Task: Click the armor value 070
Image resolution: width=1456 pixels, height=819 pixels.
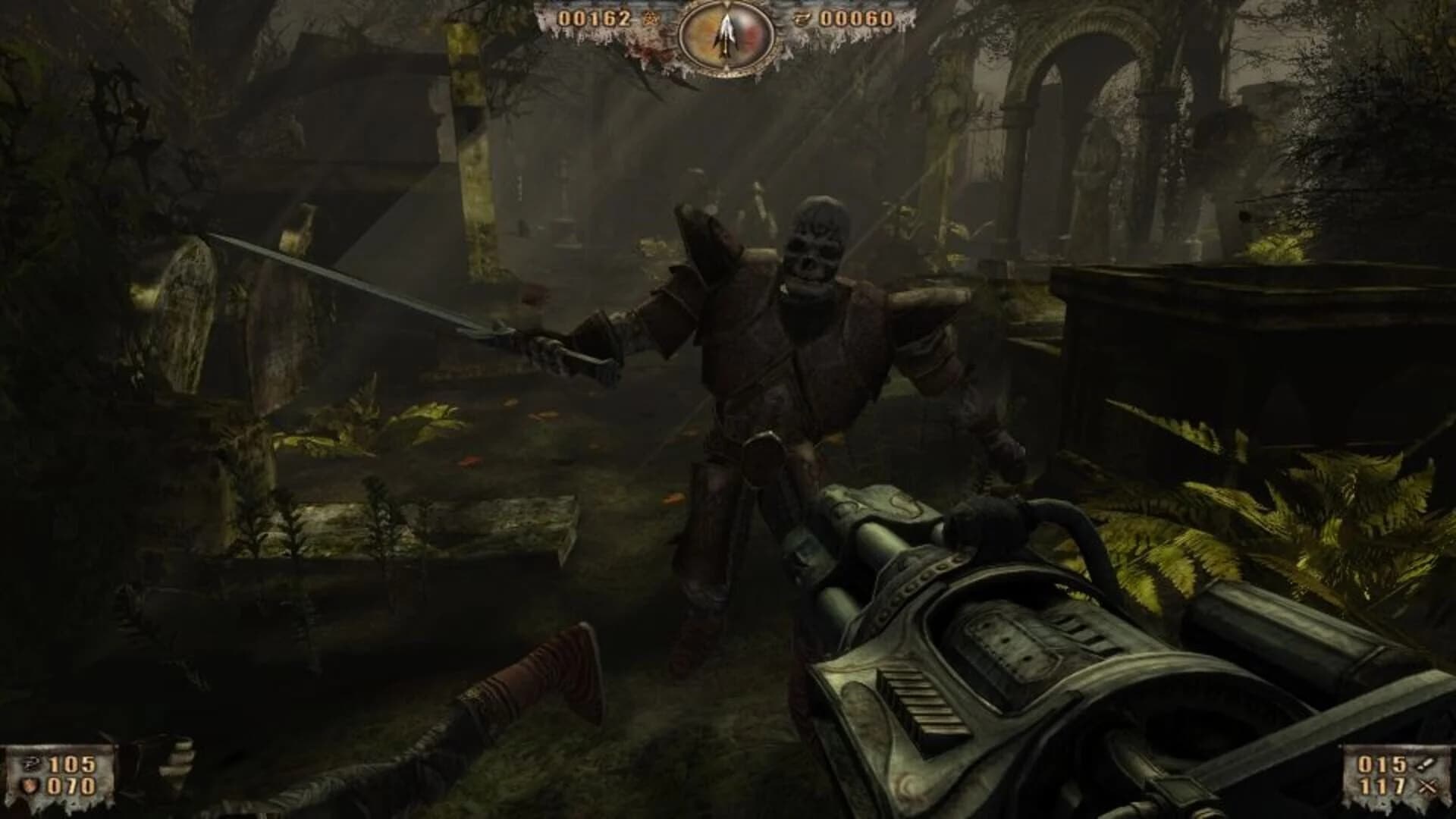Action: [72, 786]
